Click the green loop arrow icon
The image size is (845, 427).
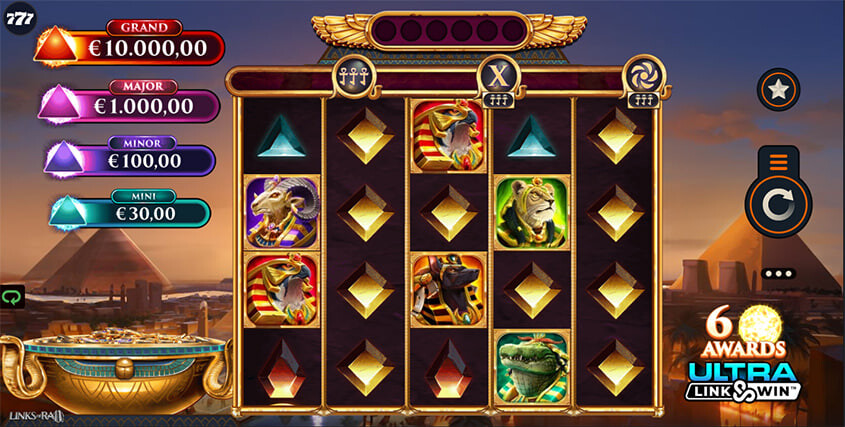(12, 297)
